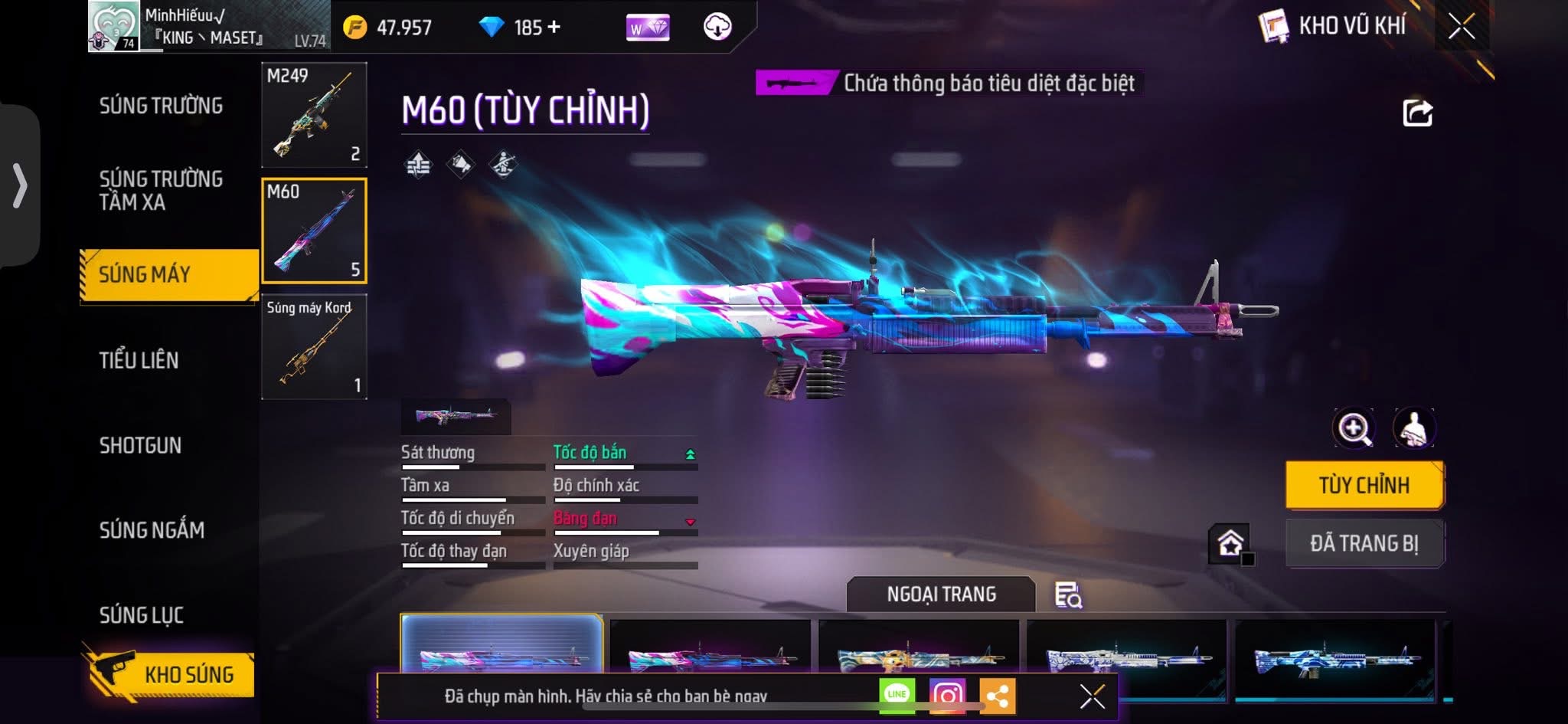
Task: Add diamonds with the plus button
Action: (554, 28)
